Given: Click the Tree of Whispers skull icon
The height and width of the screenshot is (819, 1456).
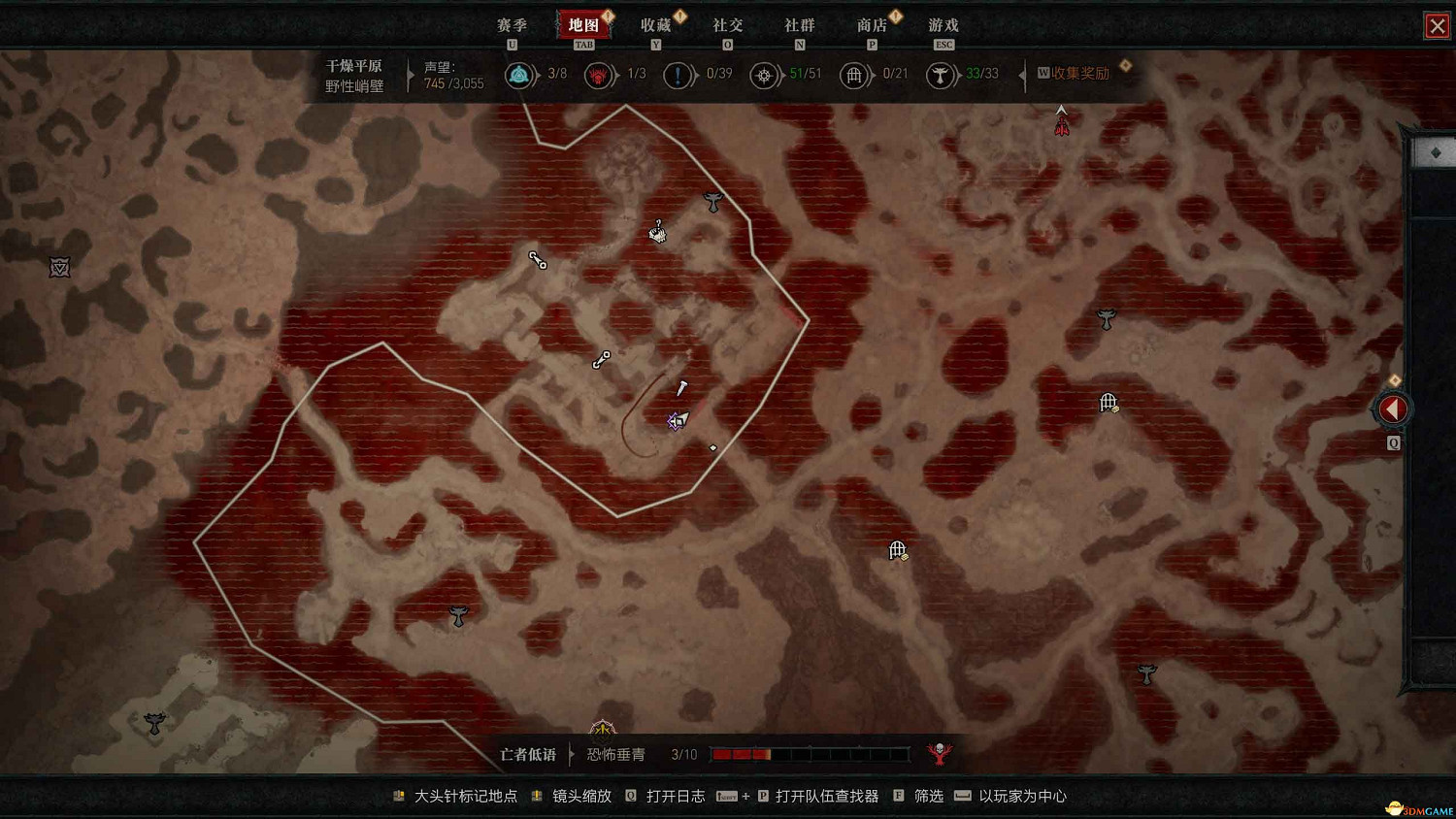Looking at the screenshot, I should point(941,753).
